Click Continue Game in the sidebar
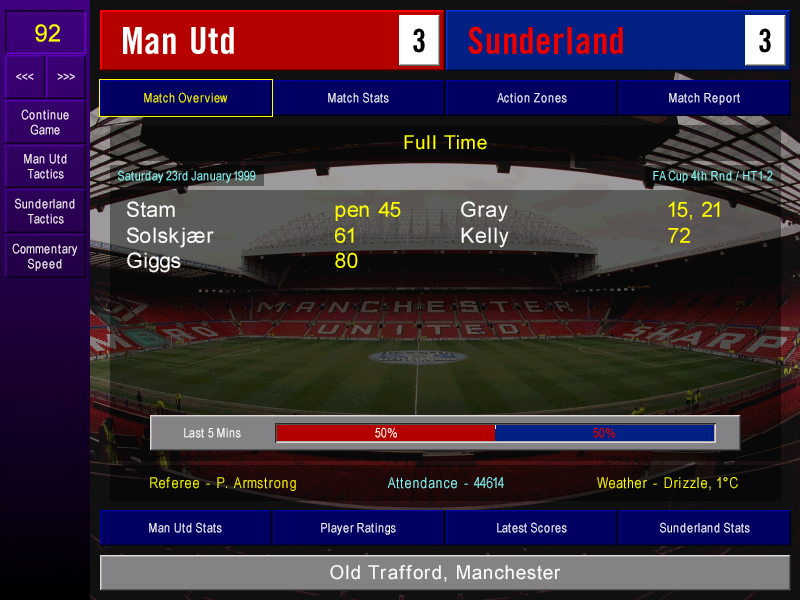This screenshot has height=600, width=800. pos(45,122)
